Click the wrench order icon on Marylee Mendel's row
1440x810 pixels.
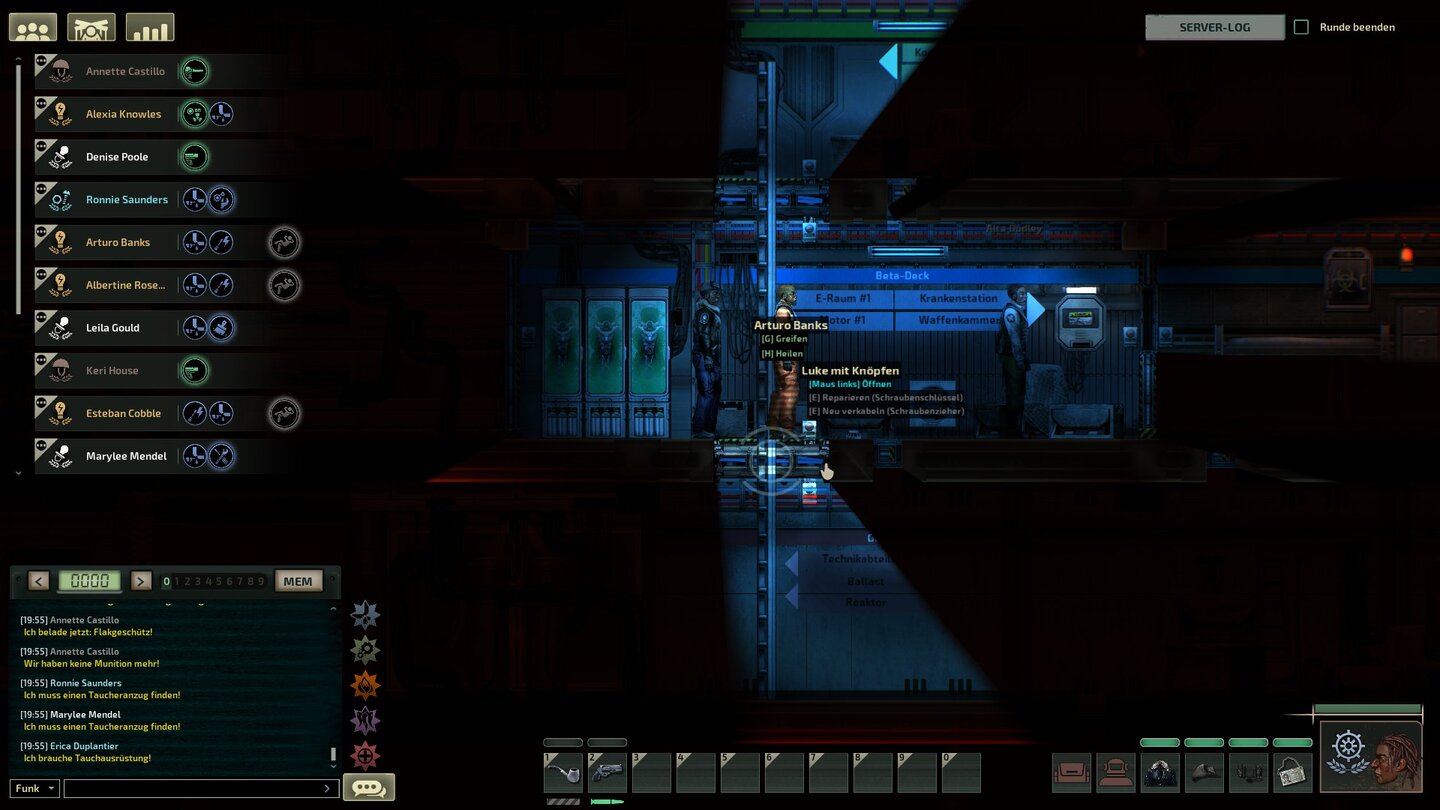[x=220, y=456]
